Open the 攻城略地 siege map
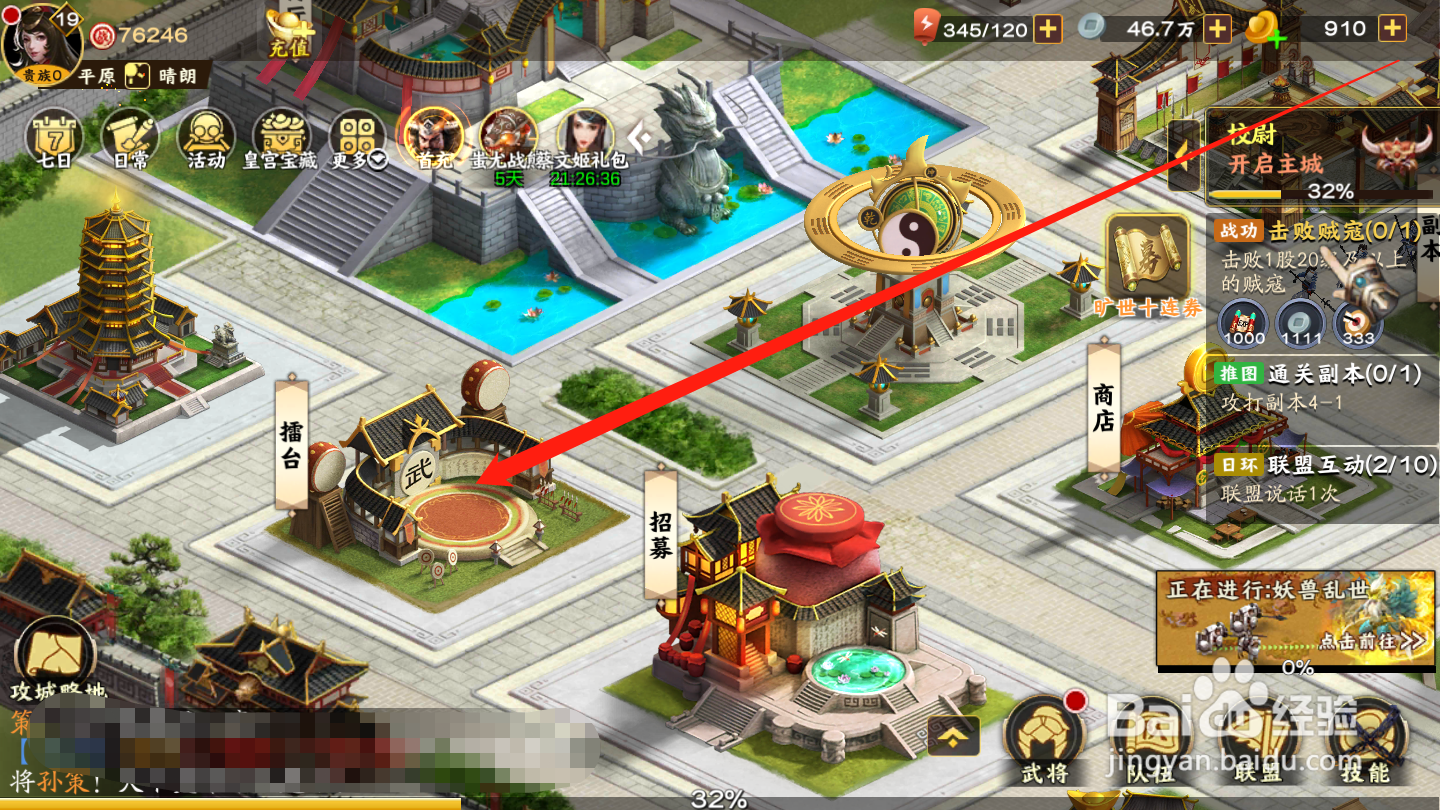 pos(55,660)
